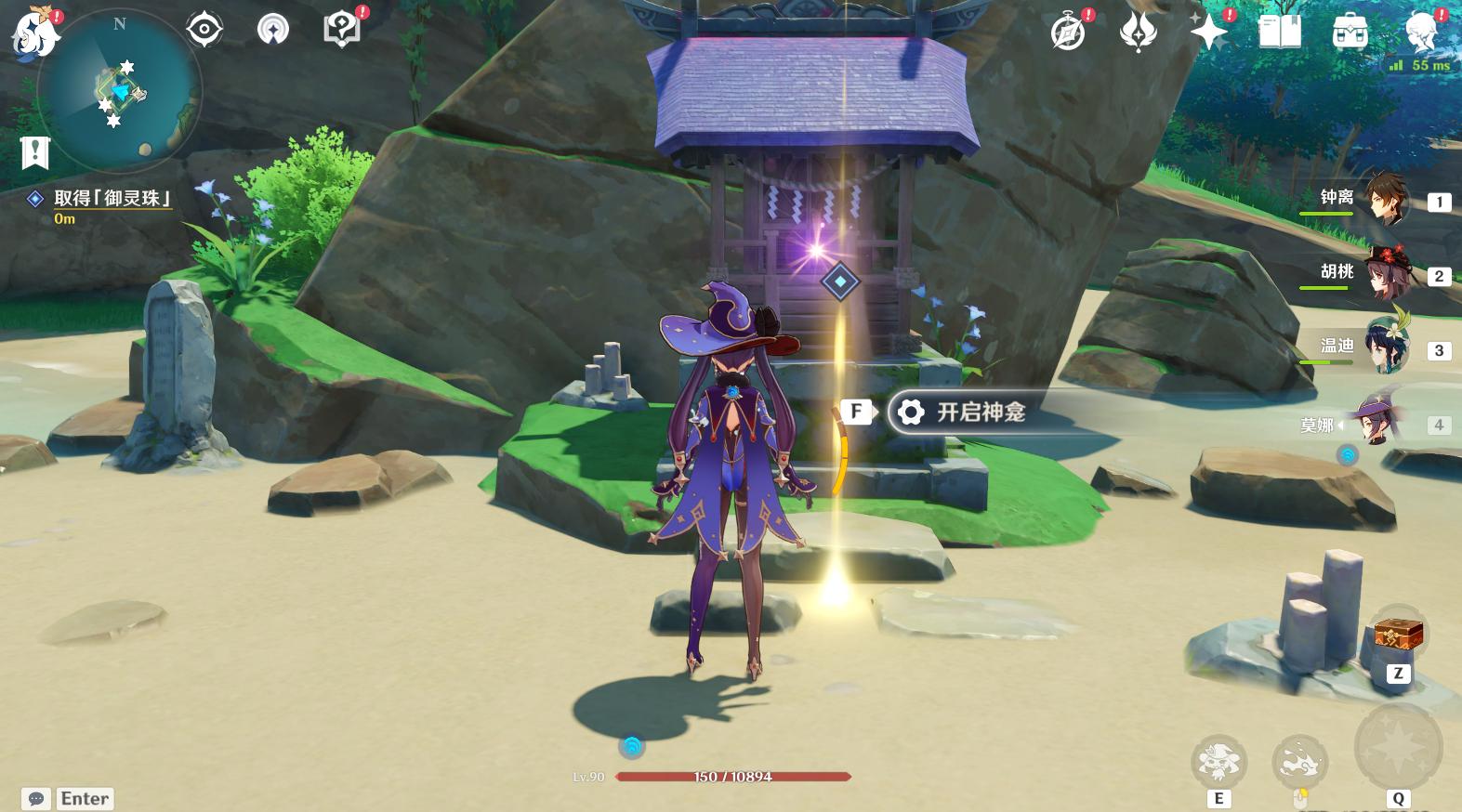
Task: Use the treasure chest gadget
Action: click(x=1398, y=636)
